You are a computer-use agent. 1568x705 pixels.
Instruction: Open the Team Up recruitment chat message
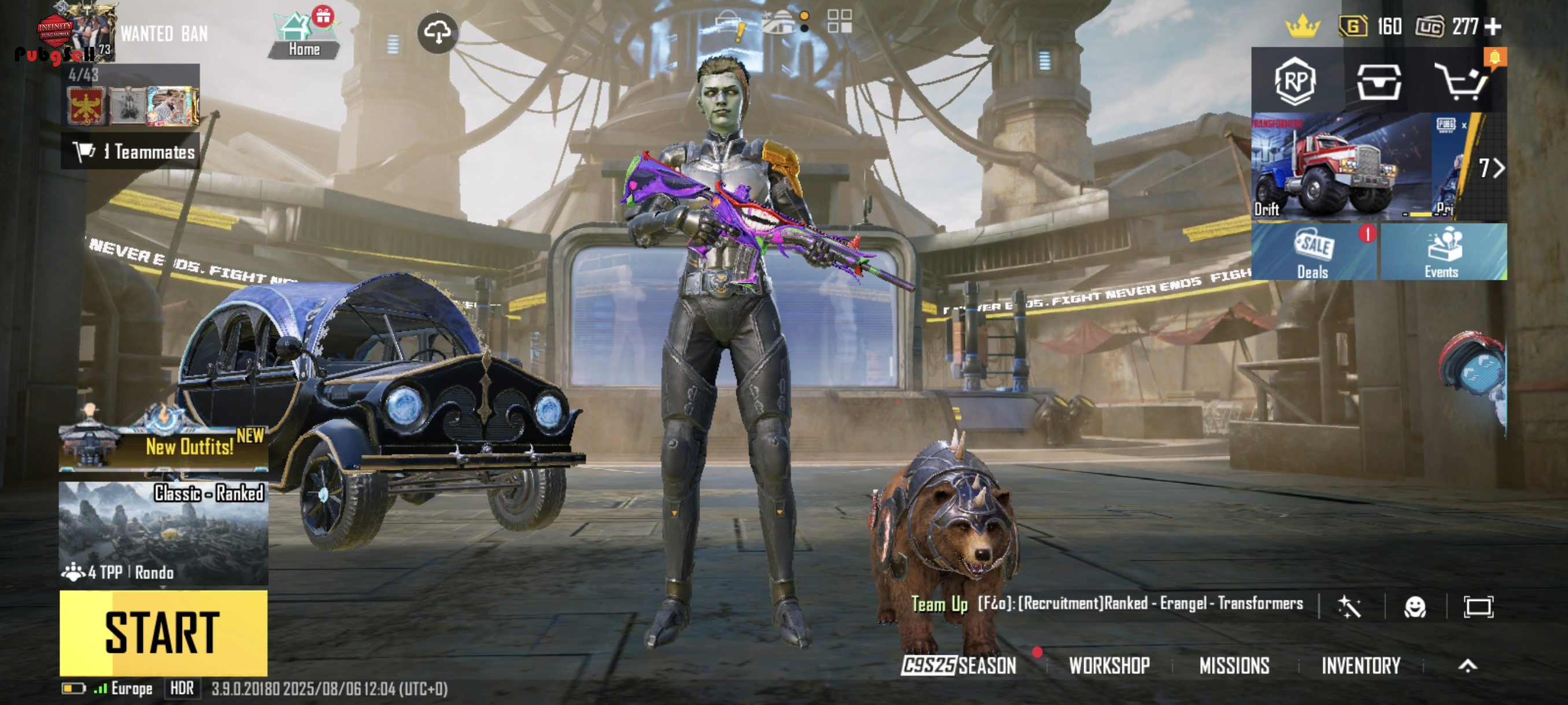(x=1107, y=603)
